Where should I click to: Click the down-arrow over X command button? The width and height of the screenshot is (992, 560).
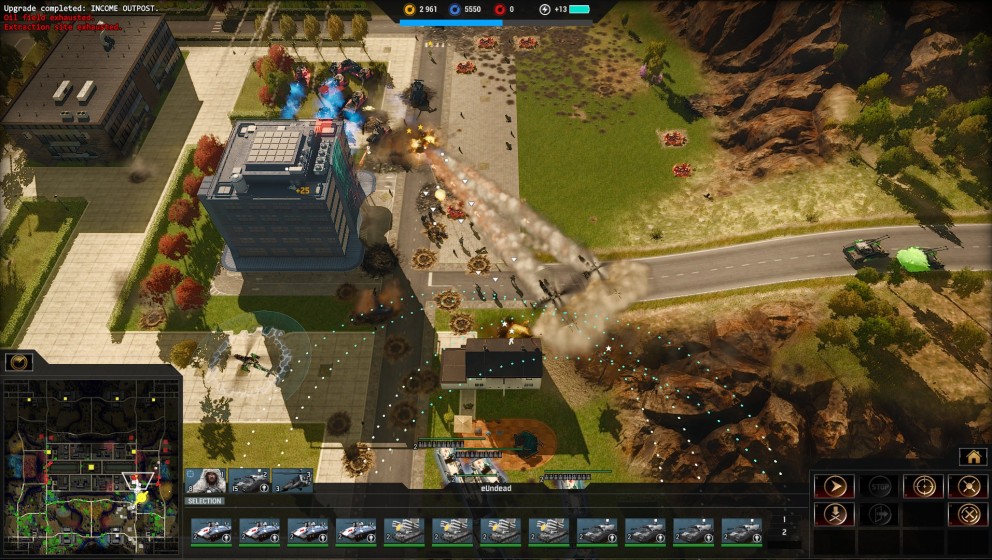pyautogui.click(x=833, y=514)
